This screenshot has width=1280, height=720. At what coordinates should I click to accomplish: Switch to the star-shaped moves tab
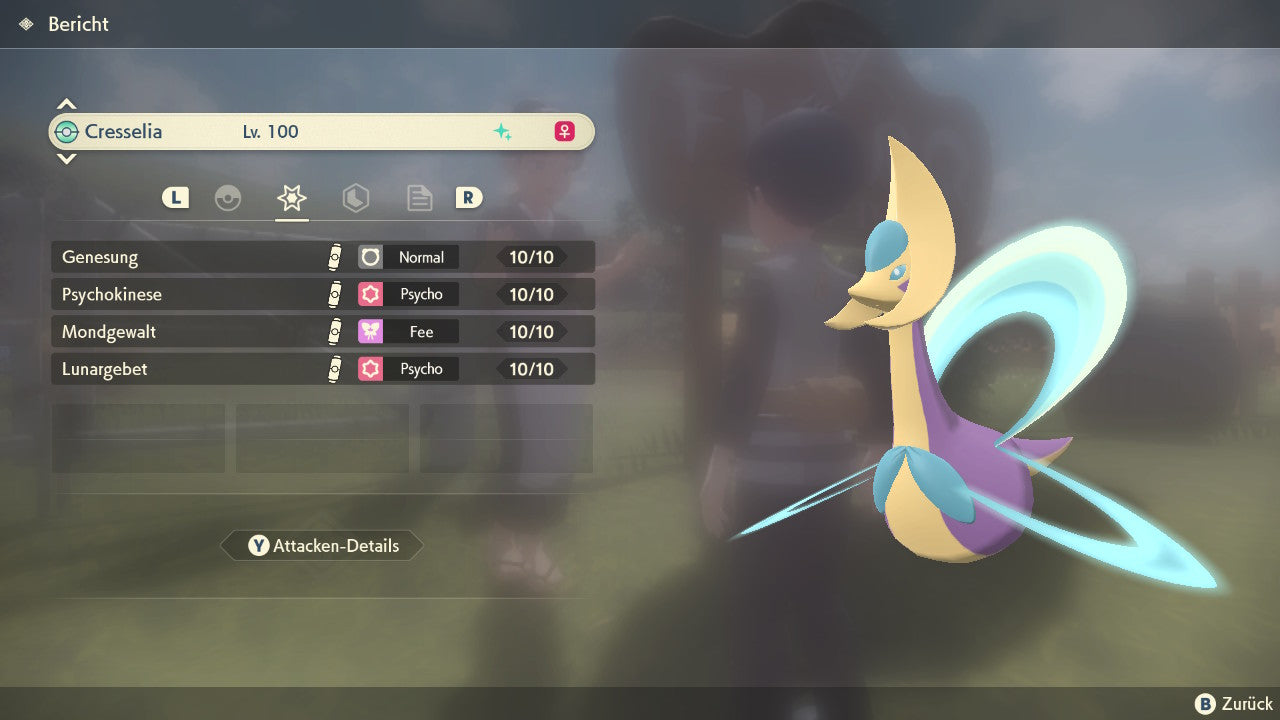(x=291, y=198)
